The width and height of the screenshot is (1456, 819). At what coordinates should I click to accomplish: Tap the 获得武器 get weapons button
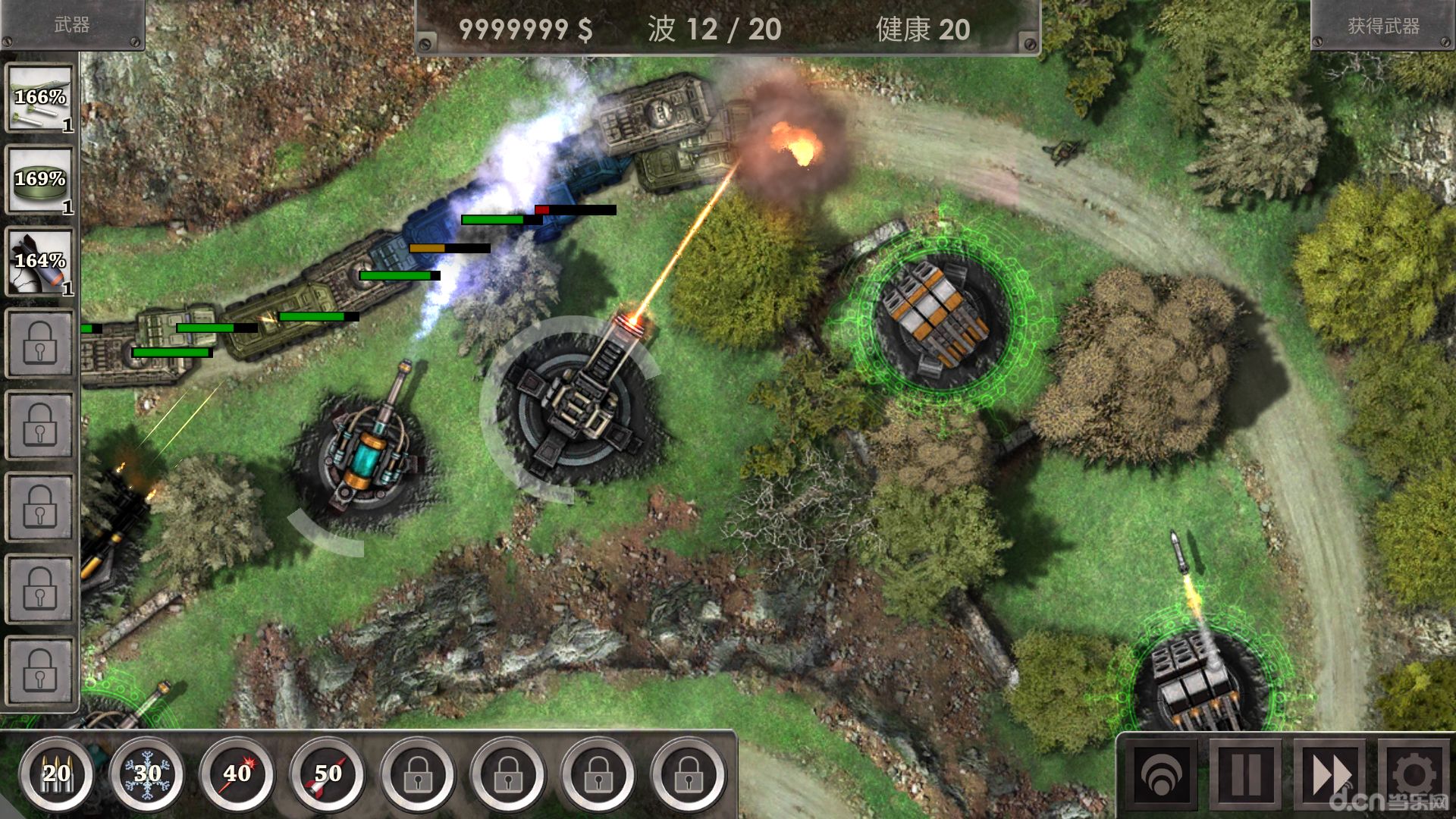1383,26
